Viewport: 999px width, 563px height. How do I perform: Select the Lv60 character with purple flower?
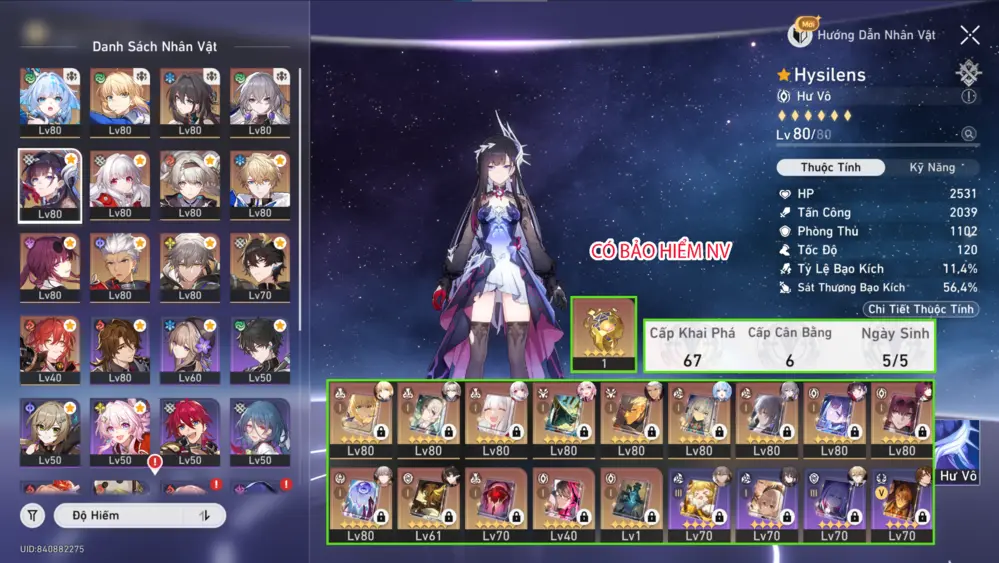coord(190,344)
